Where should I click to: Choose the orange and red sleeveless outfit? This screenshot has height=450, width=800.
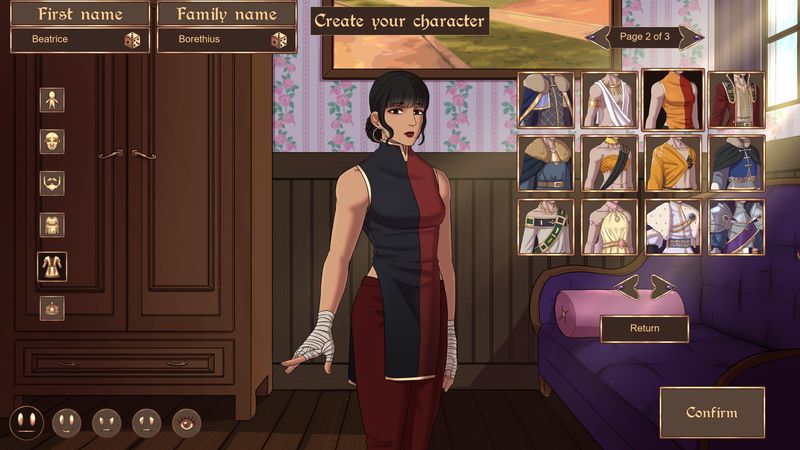point(673,99)
